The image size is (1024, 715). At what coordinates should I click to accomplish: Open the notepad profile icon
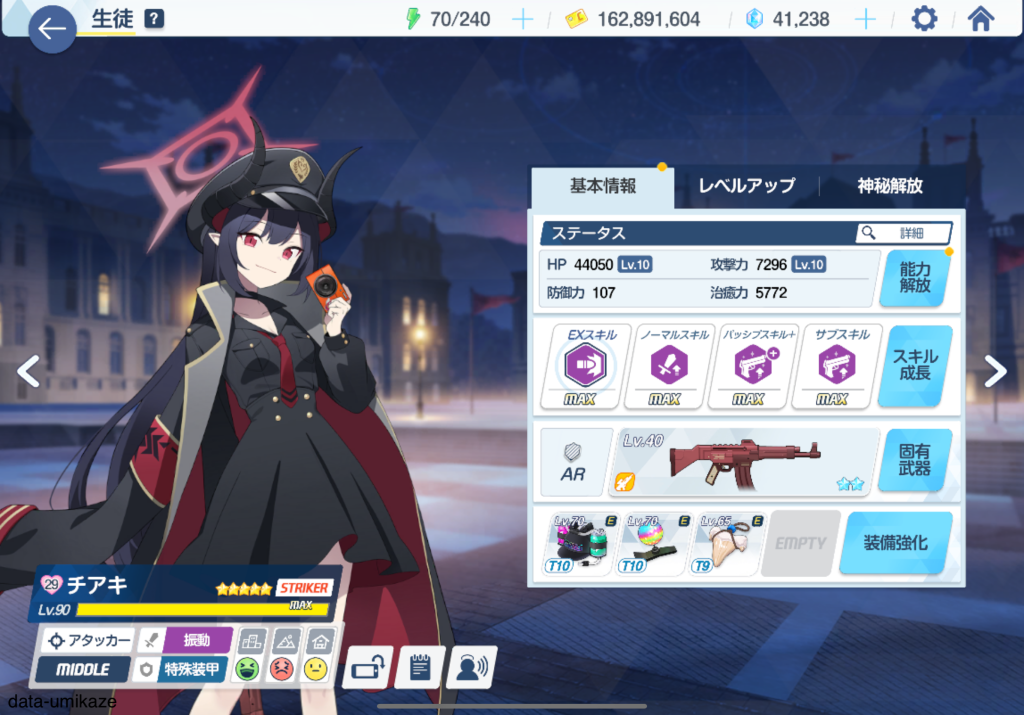(420, 668)
